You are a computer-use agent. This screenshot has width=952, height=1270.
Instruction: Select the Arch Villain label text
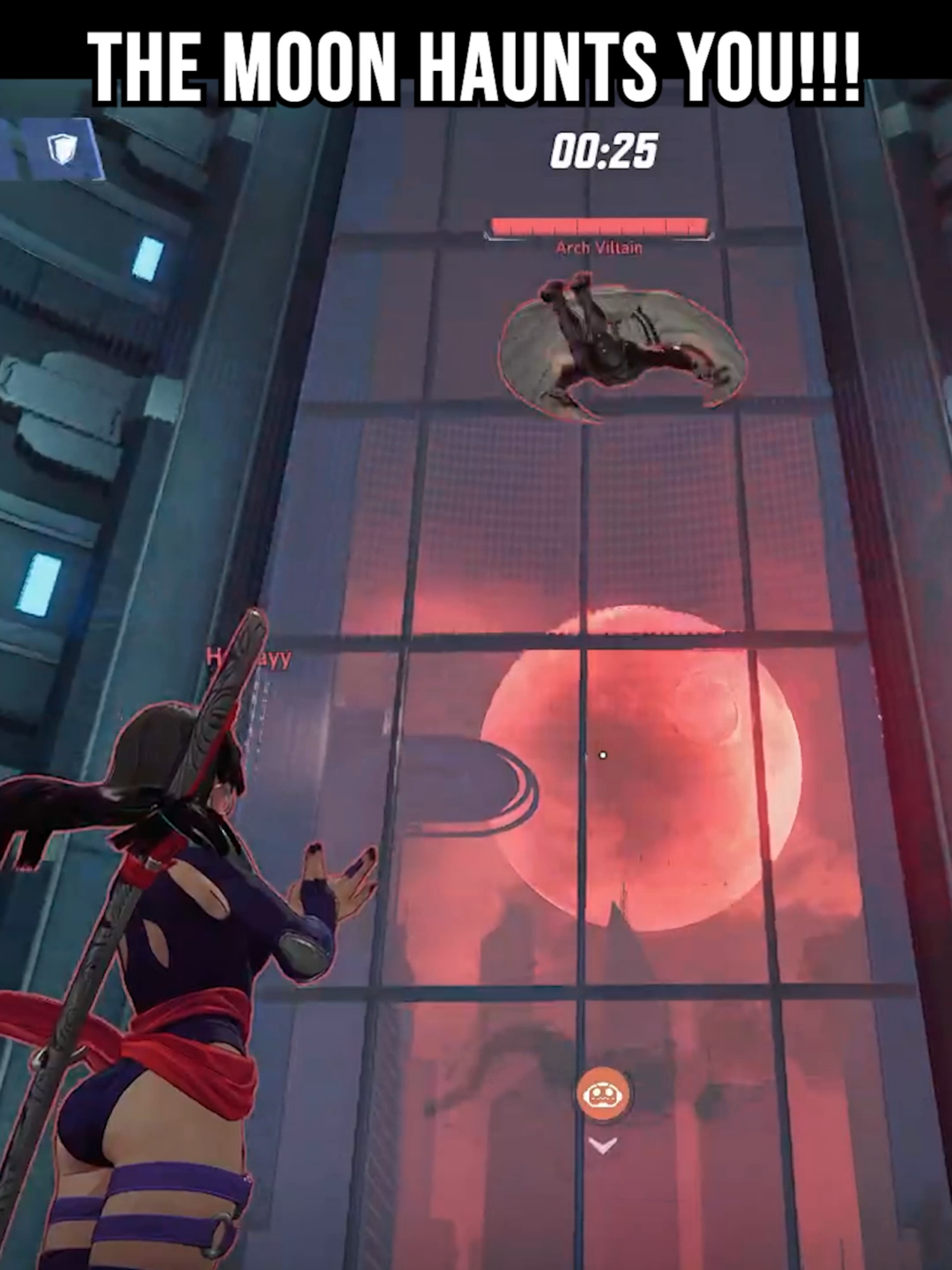[598, 248]
